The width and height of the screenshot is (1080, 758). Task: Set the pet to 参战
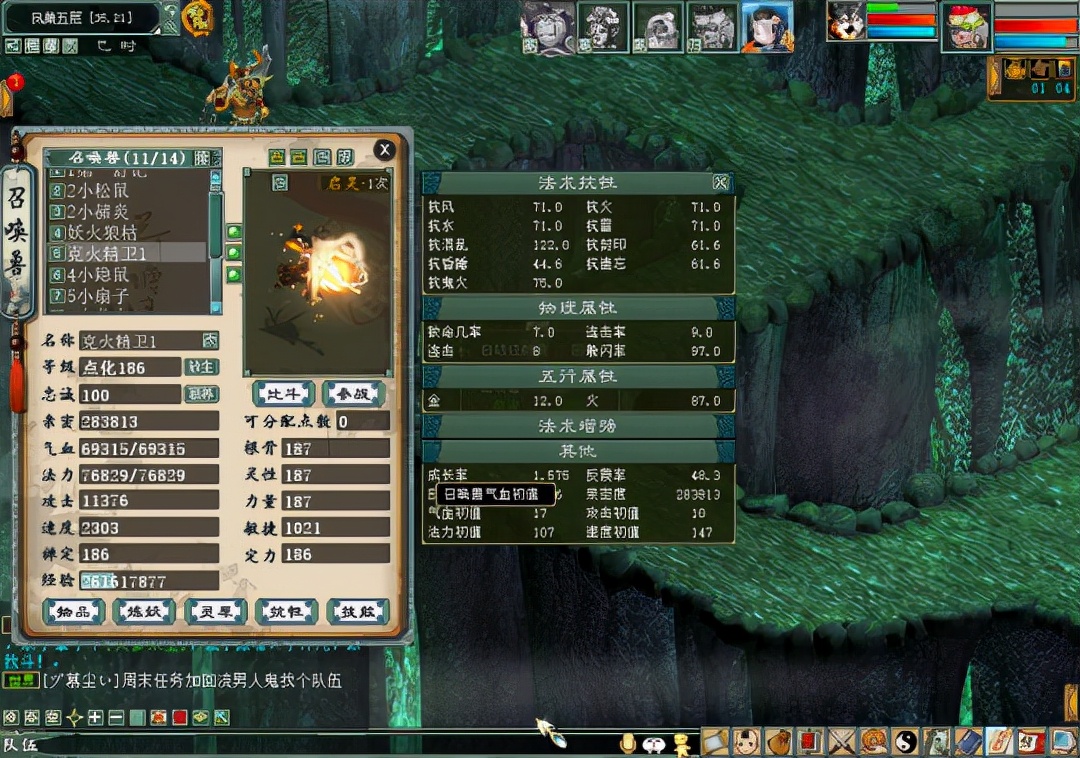[353, 394]
